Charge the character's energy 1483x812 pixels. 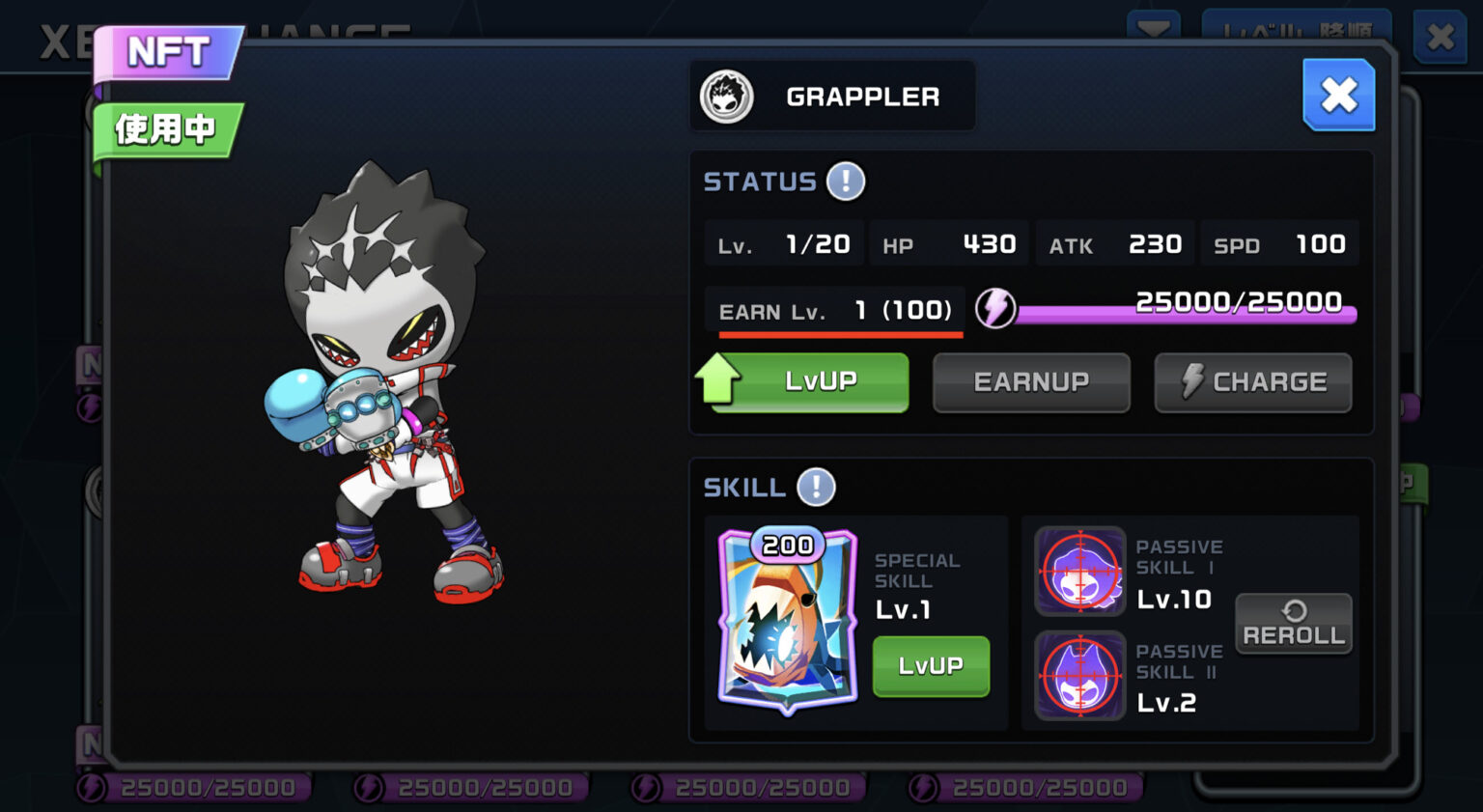tap(1252, 382)
